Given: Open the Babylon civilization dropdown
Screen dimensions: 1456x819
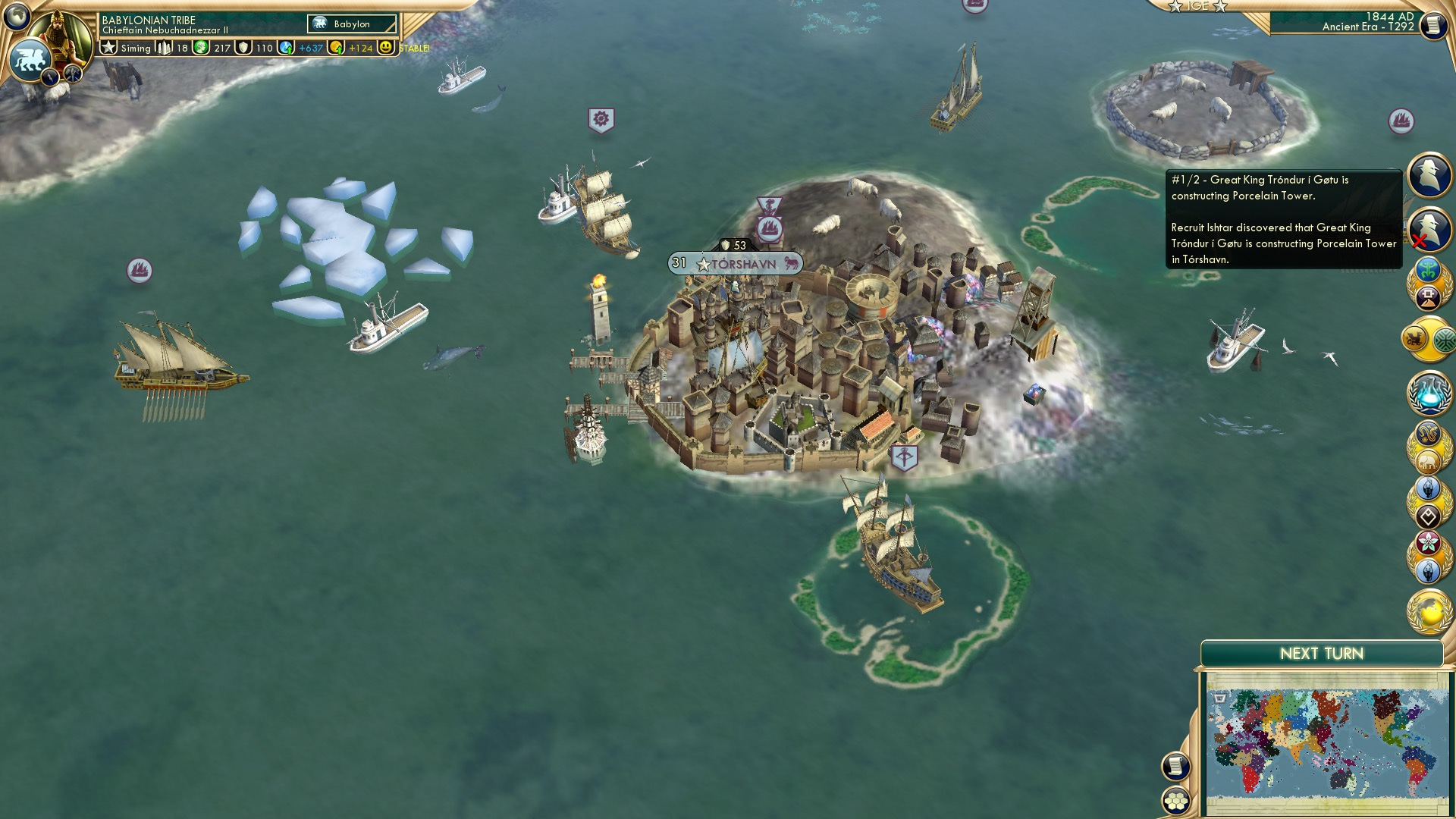Looking at the screenshot, I should (350, 24).
